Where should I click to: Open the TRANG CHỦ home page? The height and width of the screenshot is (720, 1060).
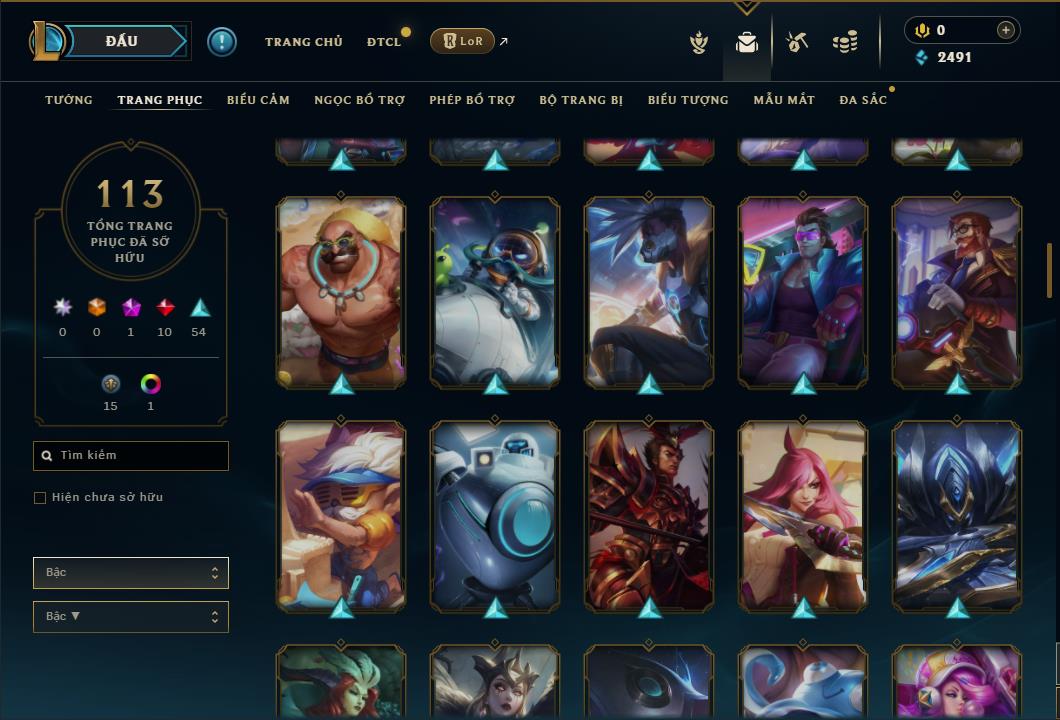pos(303,42)
